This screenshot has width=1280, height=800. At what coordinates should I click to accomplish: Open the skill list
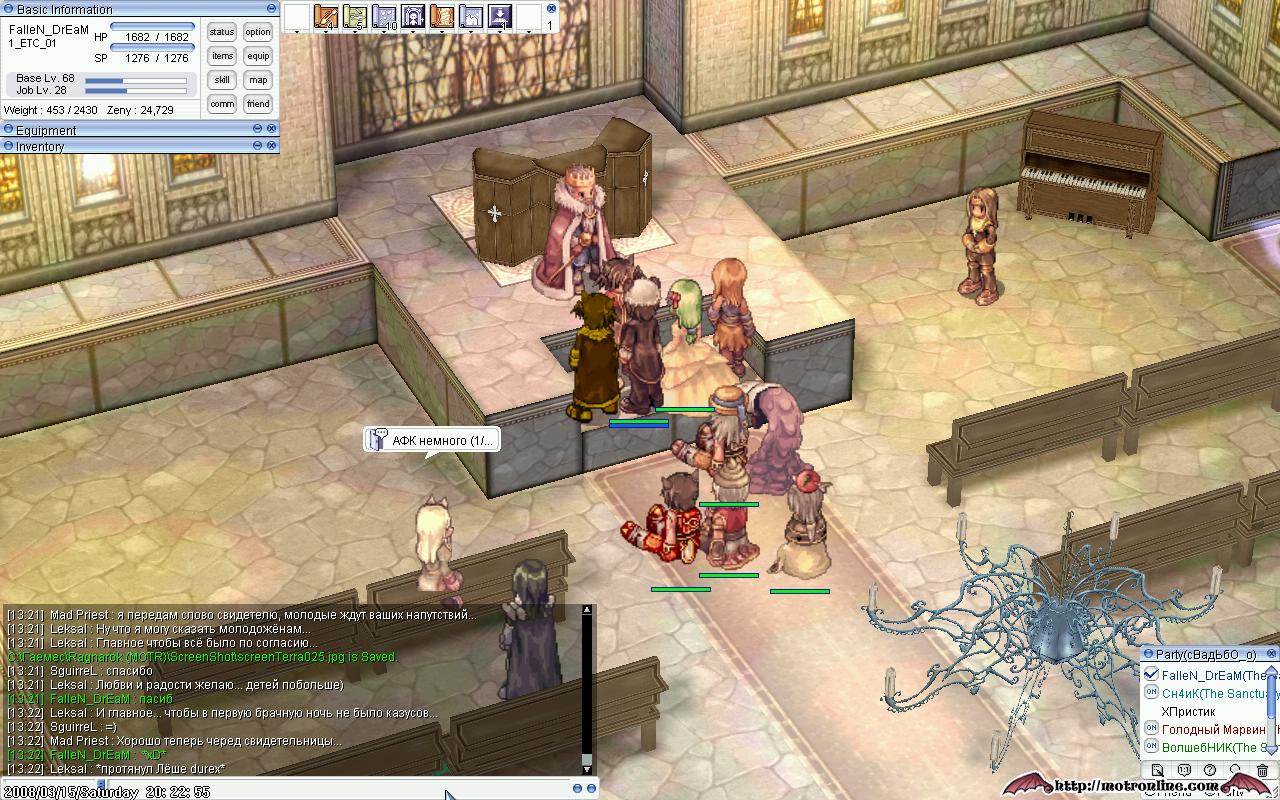pos(222,80)
